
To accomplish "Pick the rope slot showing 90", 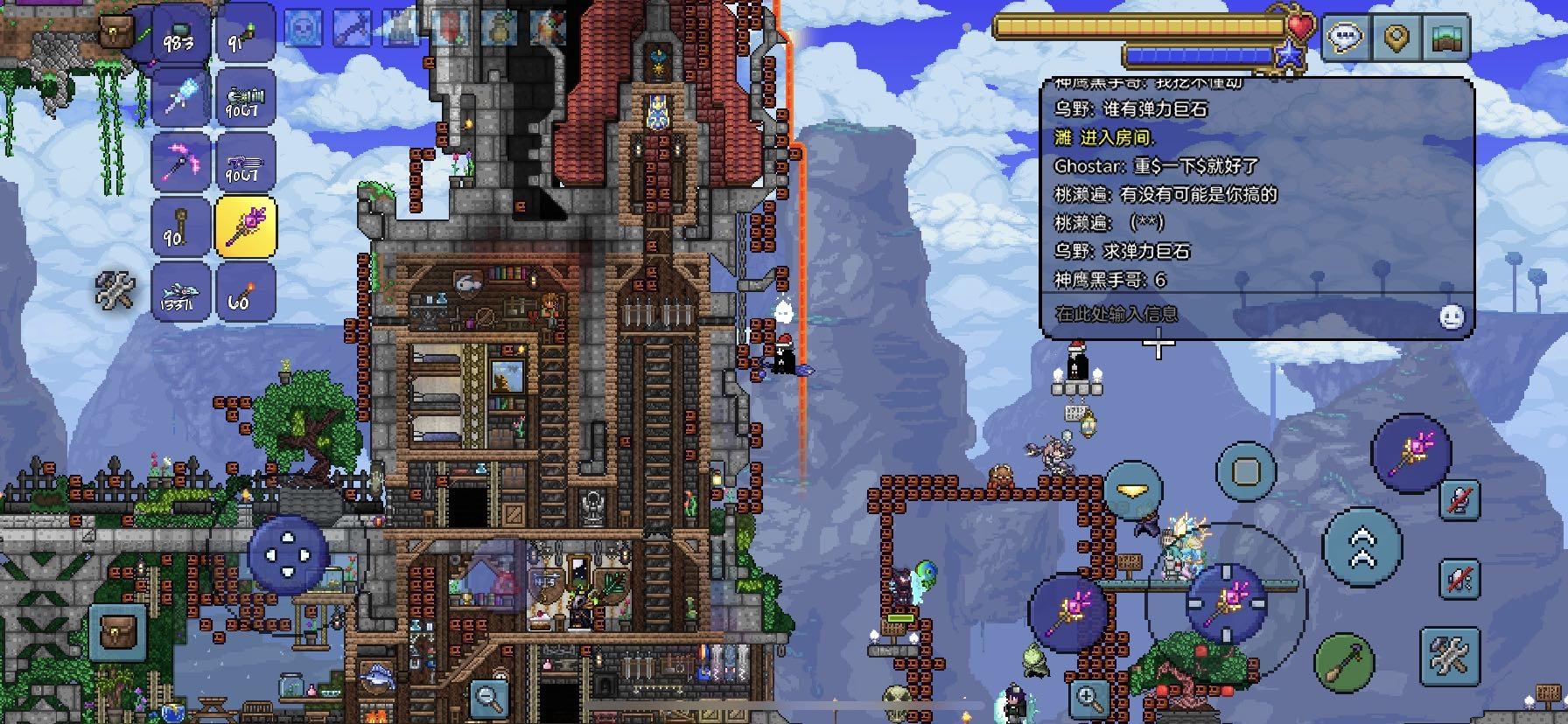I will [x=180, y=226].
